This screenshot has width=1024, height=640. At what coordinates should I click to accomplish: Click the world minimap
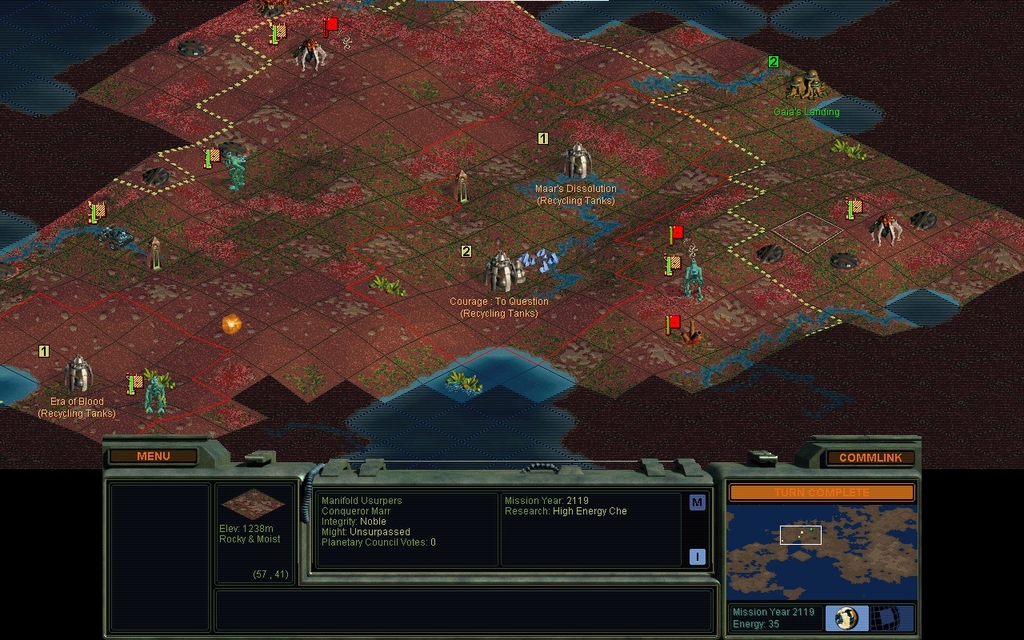pyautogui.click(x=821, y=551)
